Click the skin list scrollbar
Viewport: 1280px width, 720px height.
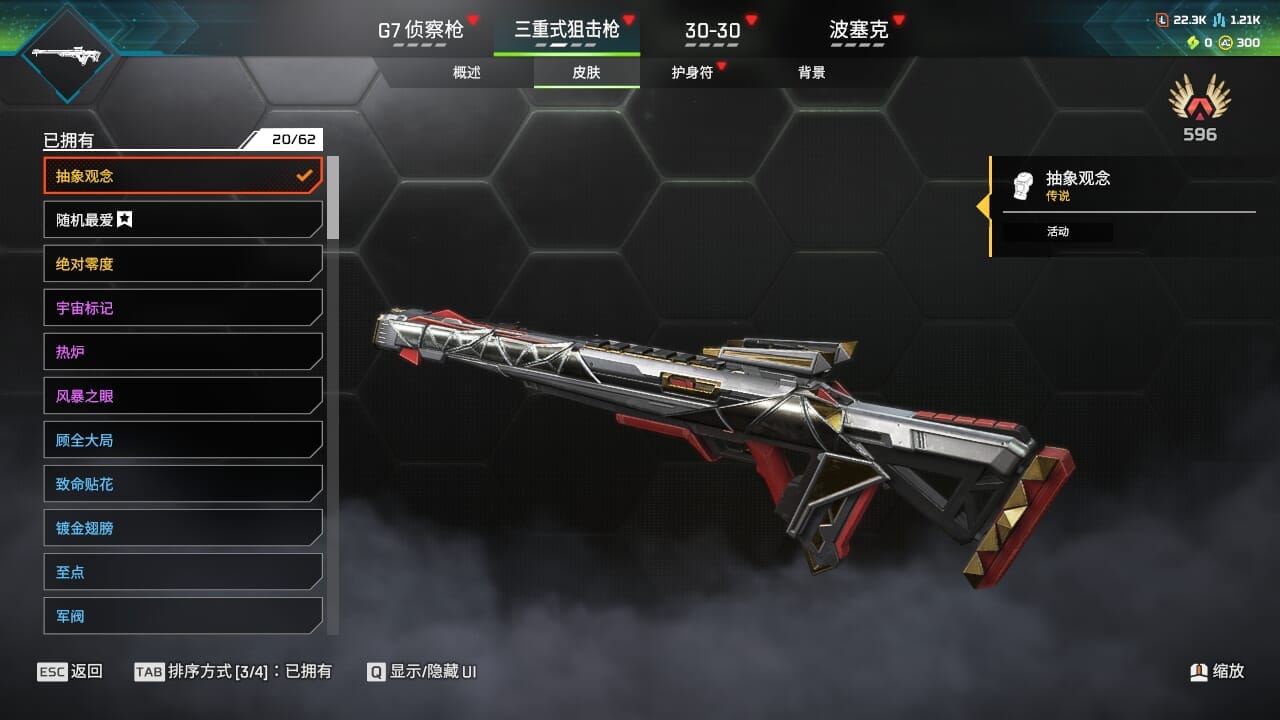(x=333, y=197)
